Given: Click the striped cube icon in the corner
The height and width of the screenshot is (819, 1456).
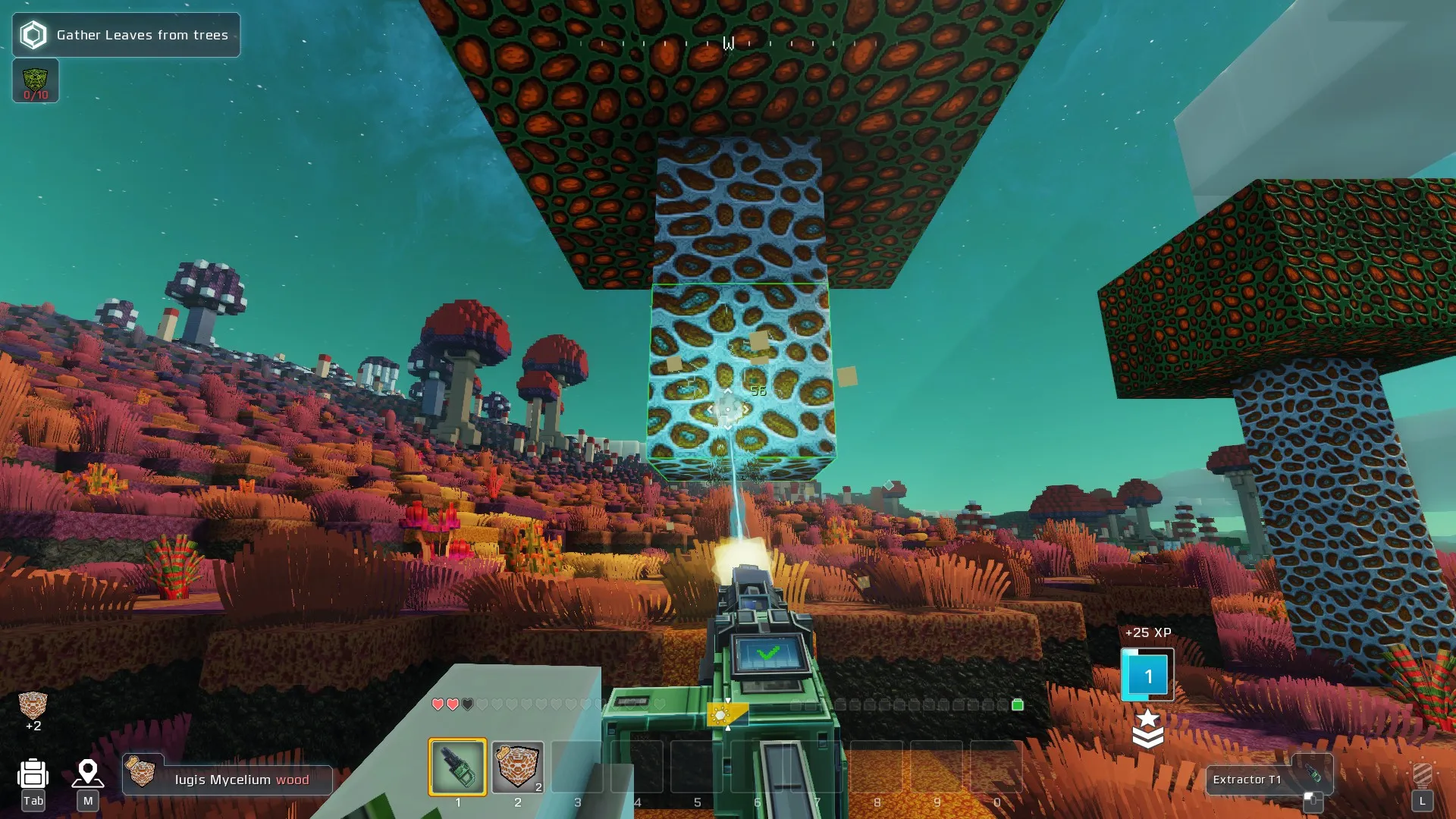Looking at the screenshot, I should coord(1422,774).
